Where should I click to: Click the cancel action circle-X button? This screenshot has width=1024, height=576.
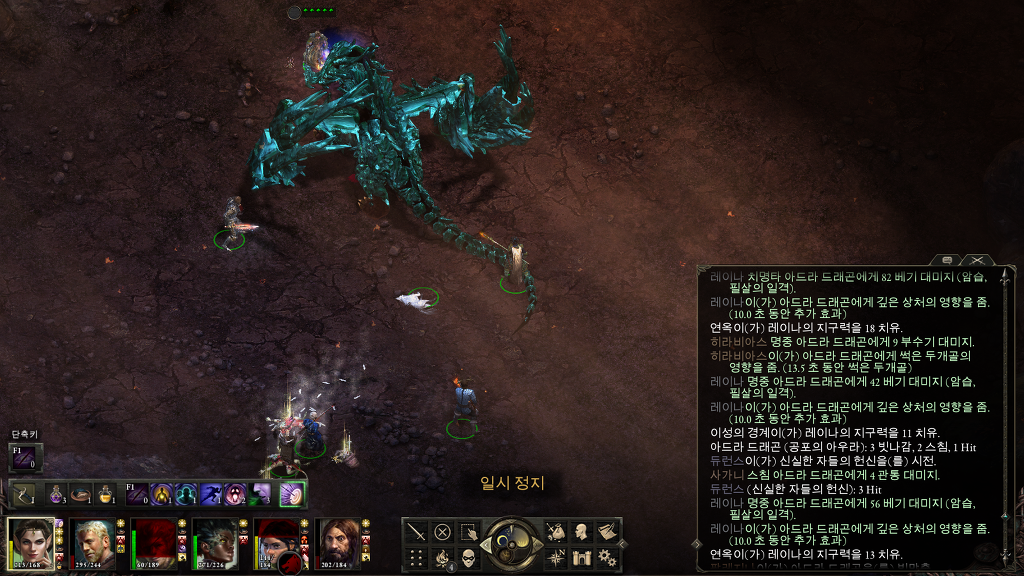[442, 532]
